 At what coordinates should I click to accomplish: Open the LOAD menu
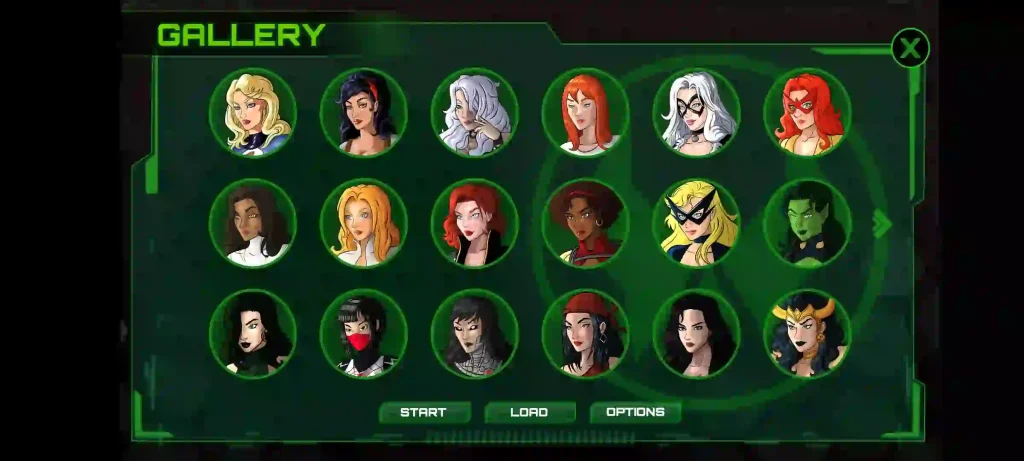click(529, 412)
